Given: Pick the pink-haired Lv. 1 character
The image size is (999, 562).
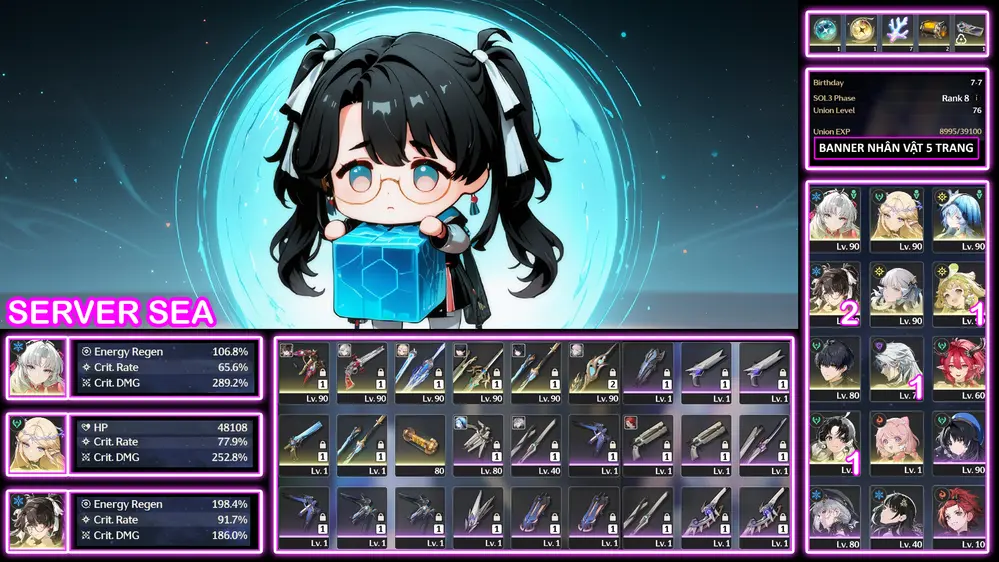Looking at the screenshot, I should tap(896, 441).
